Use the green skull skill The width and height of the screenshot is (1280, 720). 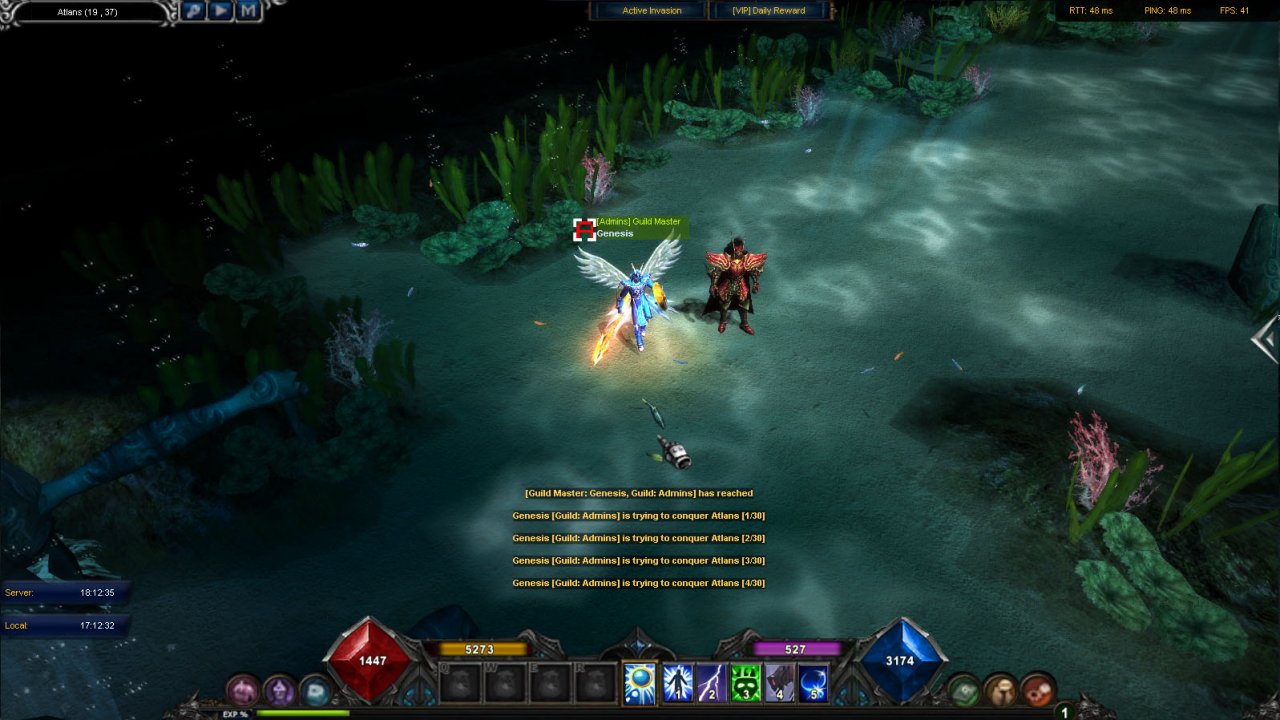click(746, 683)
